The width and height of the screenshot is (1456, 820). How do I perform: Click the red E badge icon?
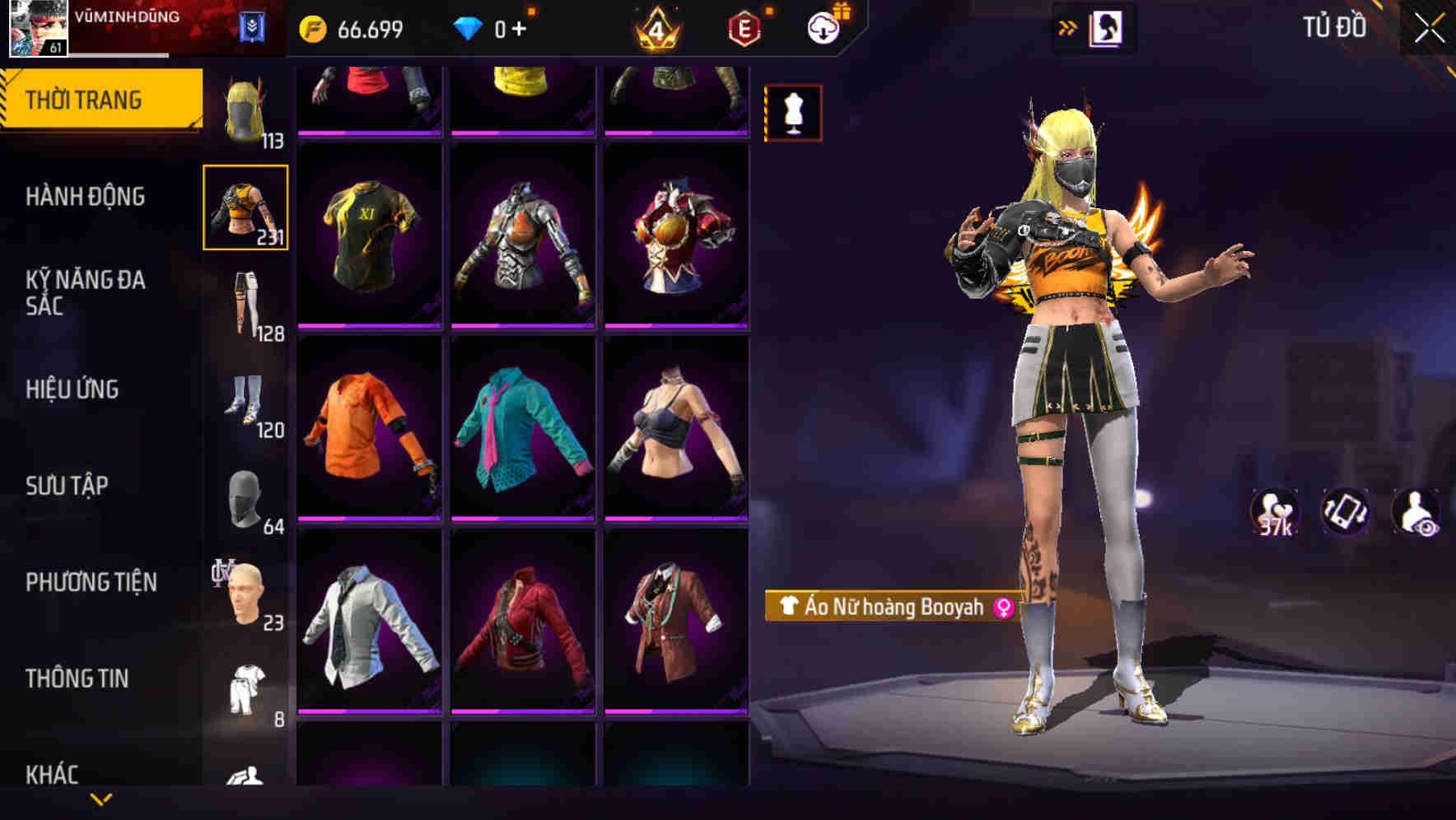pyautogui.click(x=741, y=27)
